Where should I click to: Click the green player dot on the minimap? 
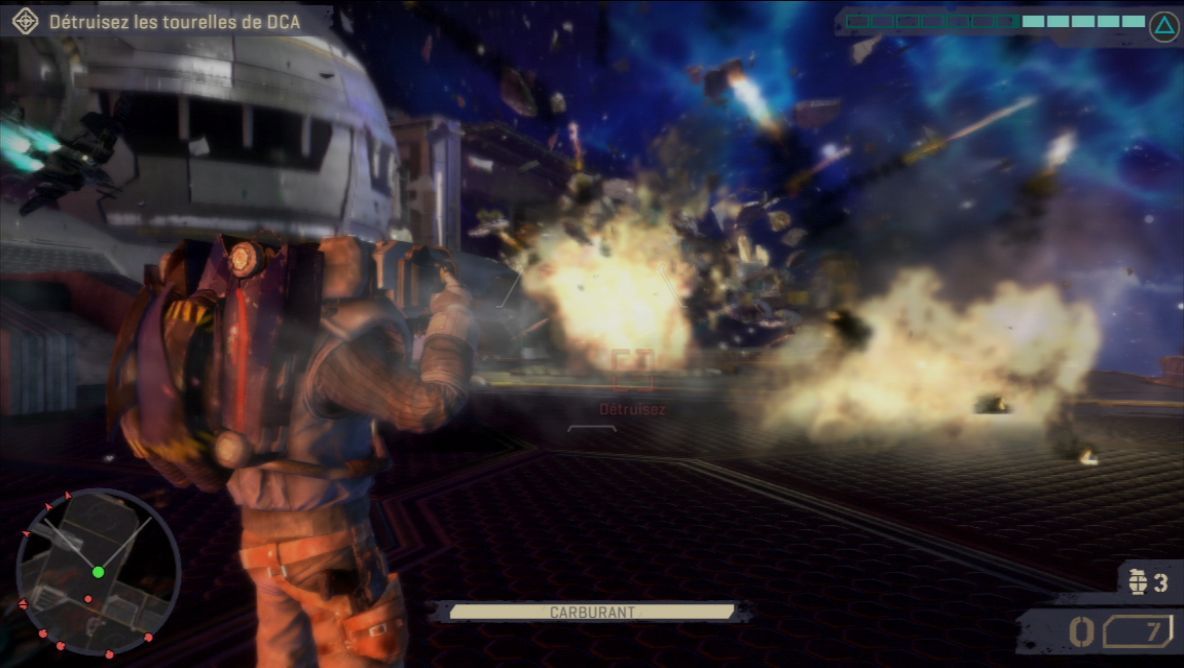98,572
